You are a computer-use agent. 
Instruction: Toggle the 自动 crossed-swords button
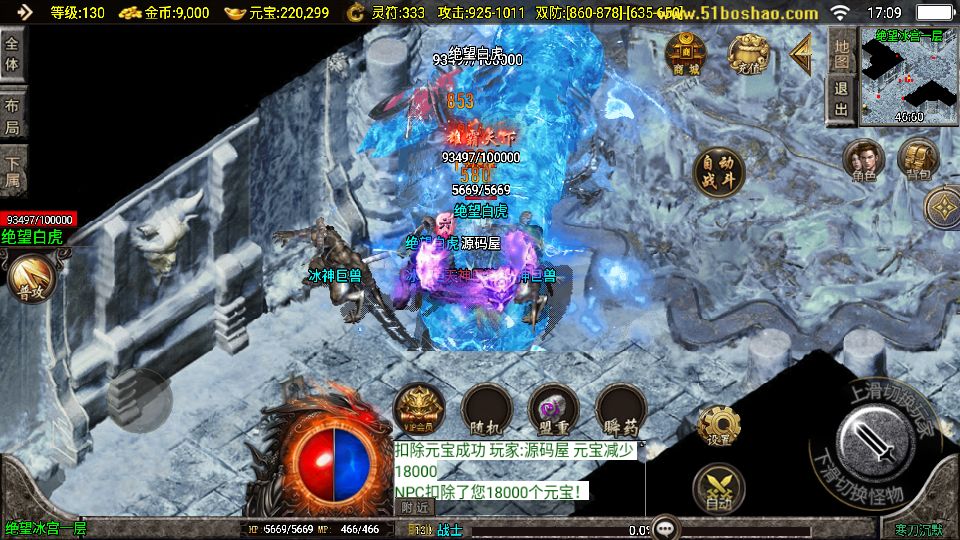pos(719,489)
